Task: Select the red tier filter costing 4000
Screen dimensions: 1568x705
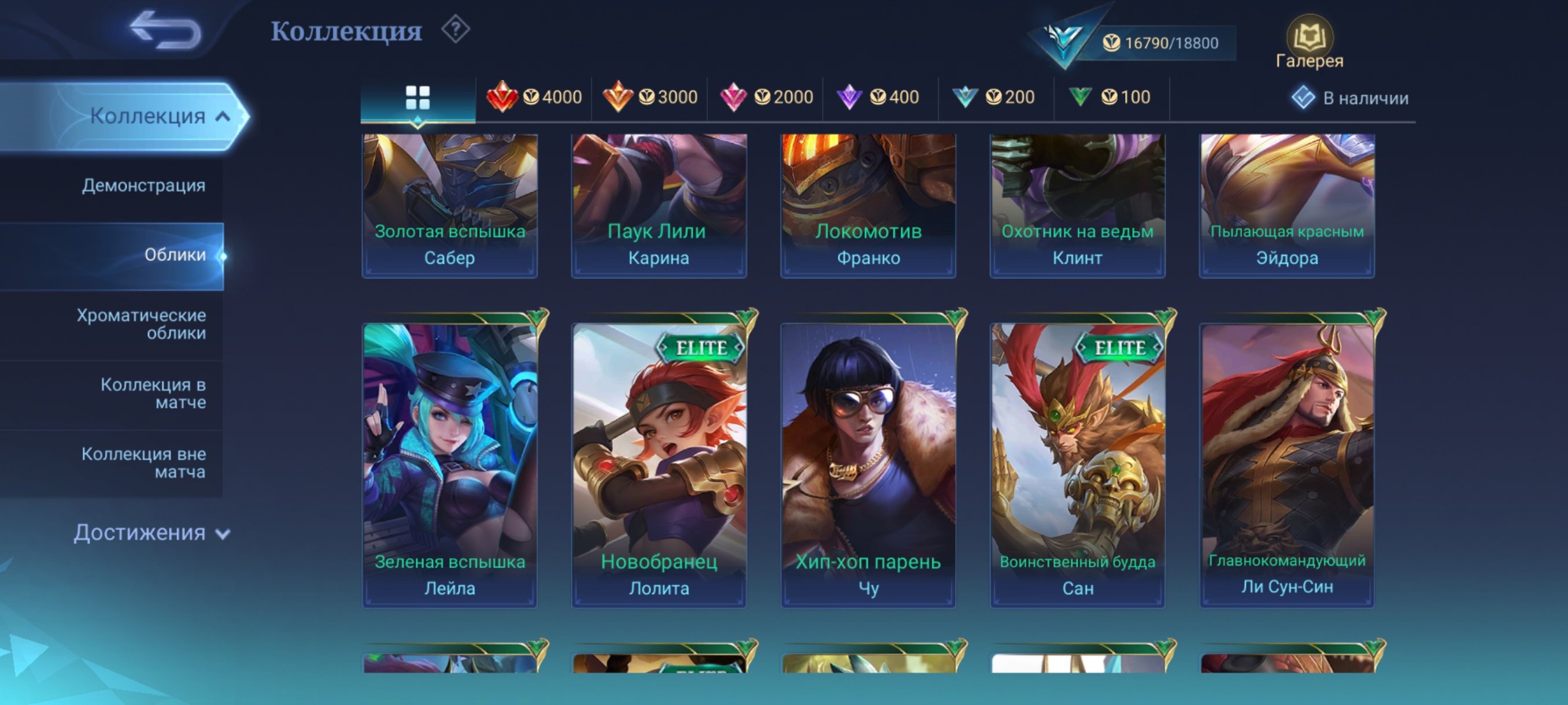Action: click(534, 97)
